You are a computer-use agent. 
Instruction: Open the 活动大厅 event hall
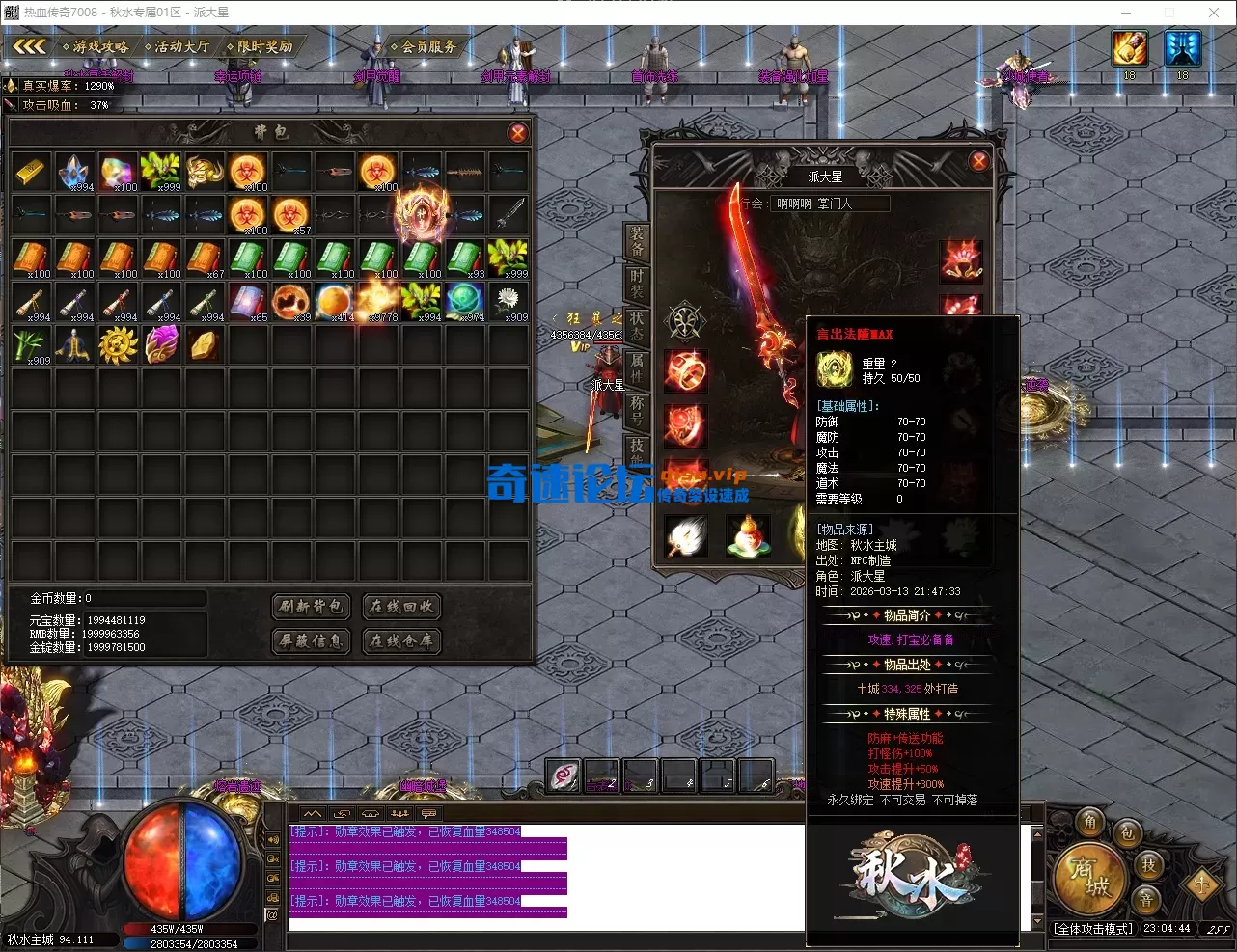[x=178, y=46]
